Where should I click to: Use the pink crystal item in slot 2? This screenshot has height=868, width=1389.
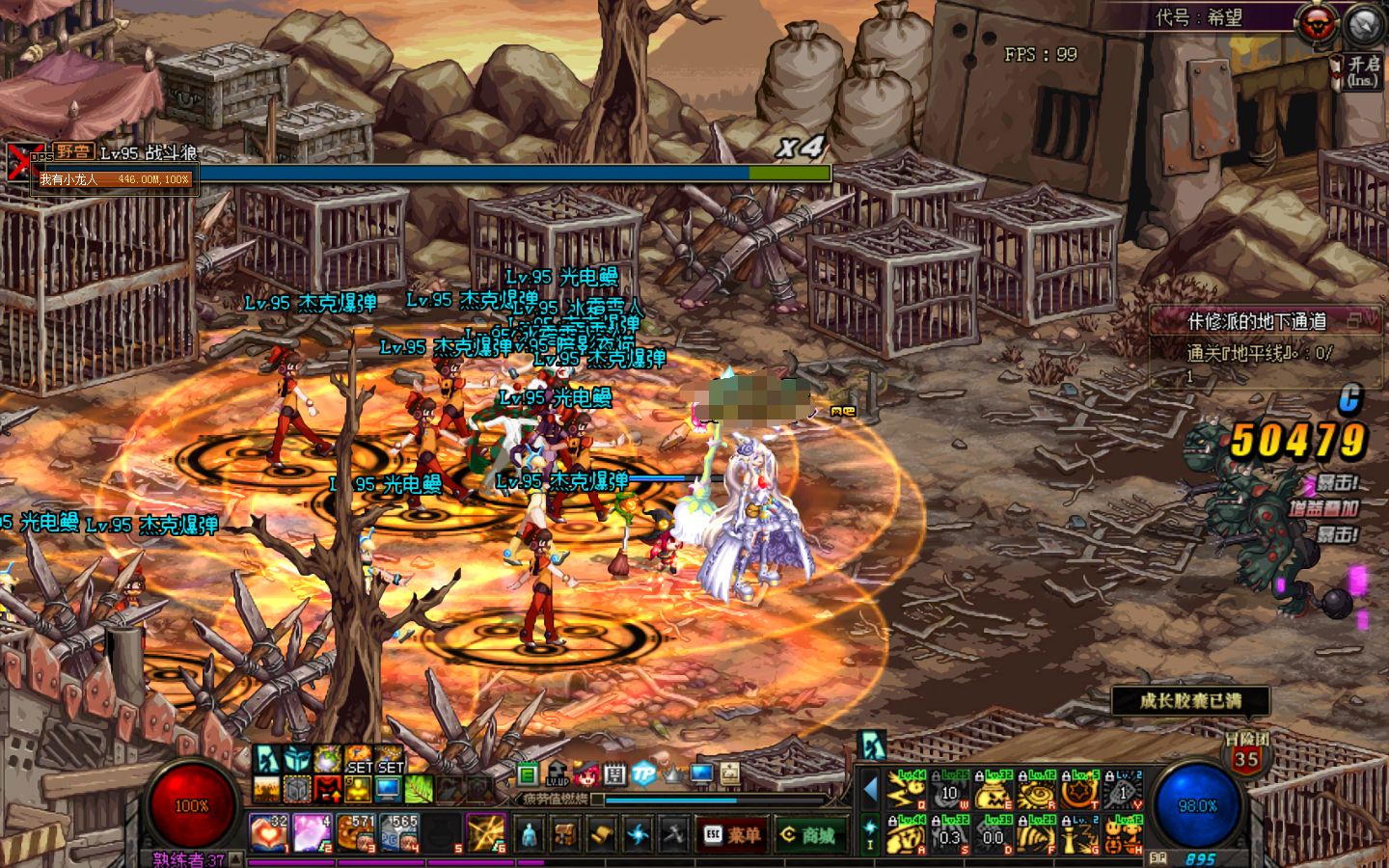pos(313,832)
